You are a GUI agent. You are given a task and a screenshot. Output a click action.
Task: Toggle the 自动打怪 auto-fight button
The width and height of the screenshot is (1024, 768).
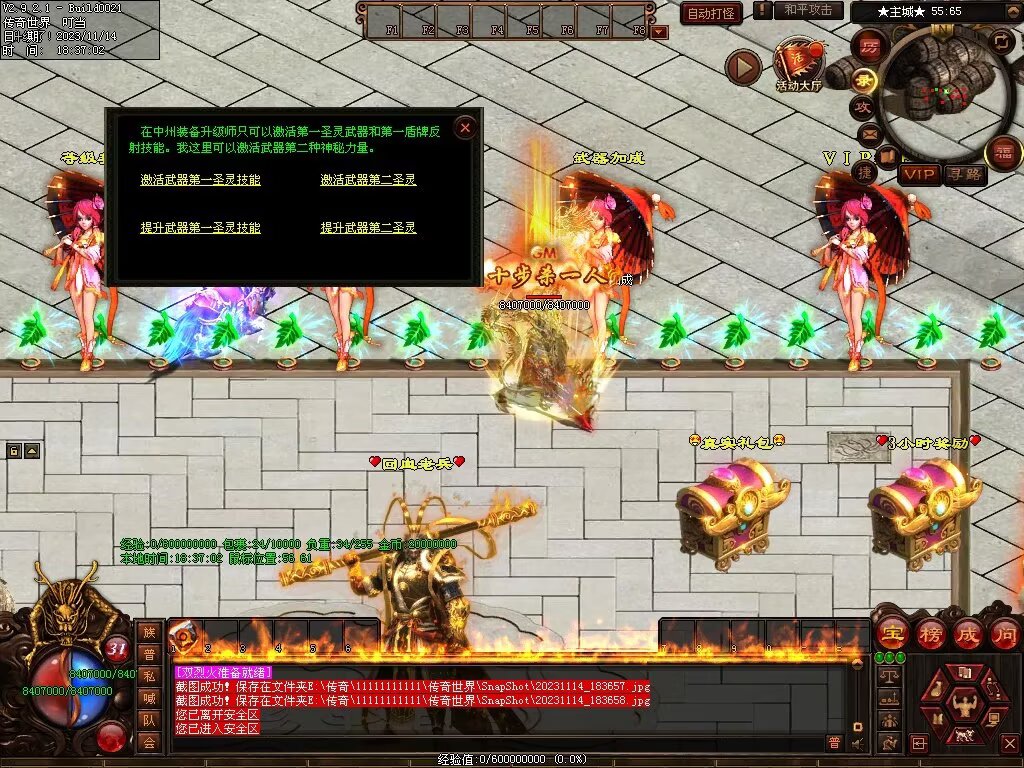[x=711, y=13]
